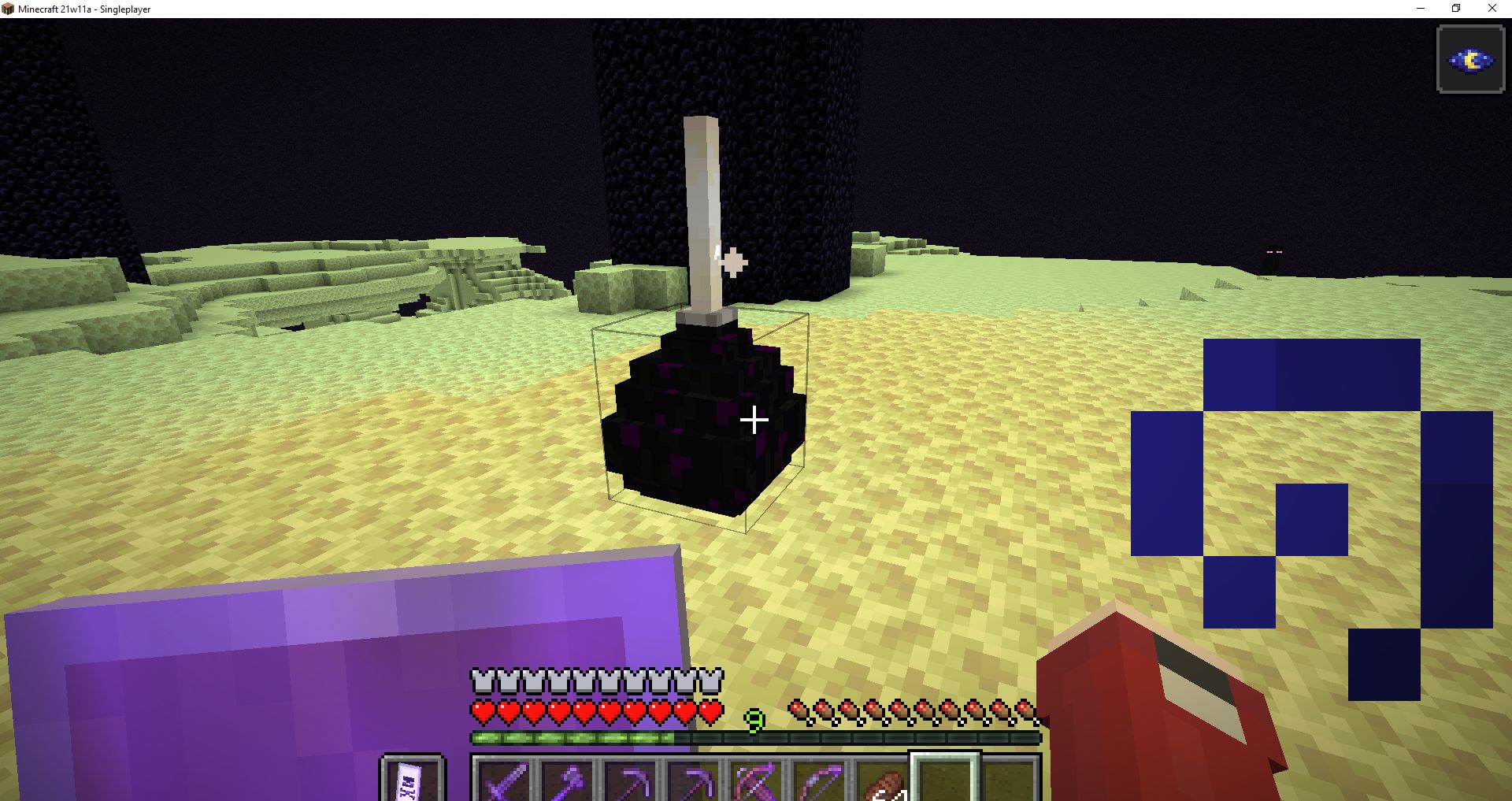Click the title bar text Minecraft 21w11a Singleplayer
Image resolution: width=1512 pixels, height=801 pixels.
pos(87,9)
